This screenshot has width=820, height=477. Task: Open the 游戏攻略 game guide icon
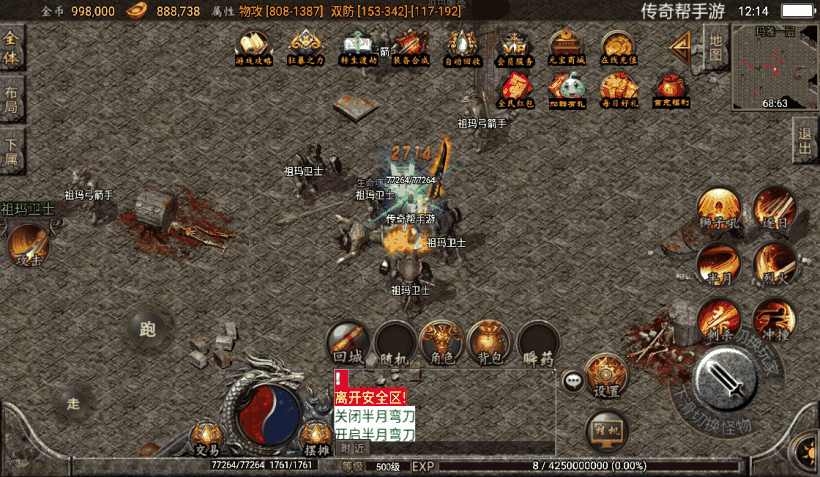tap(253, 47)
